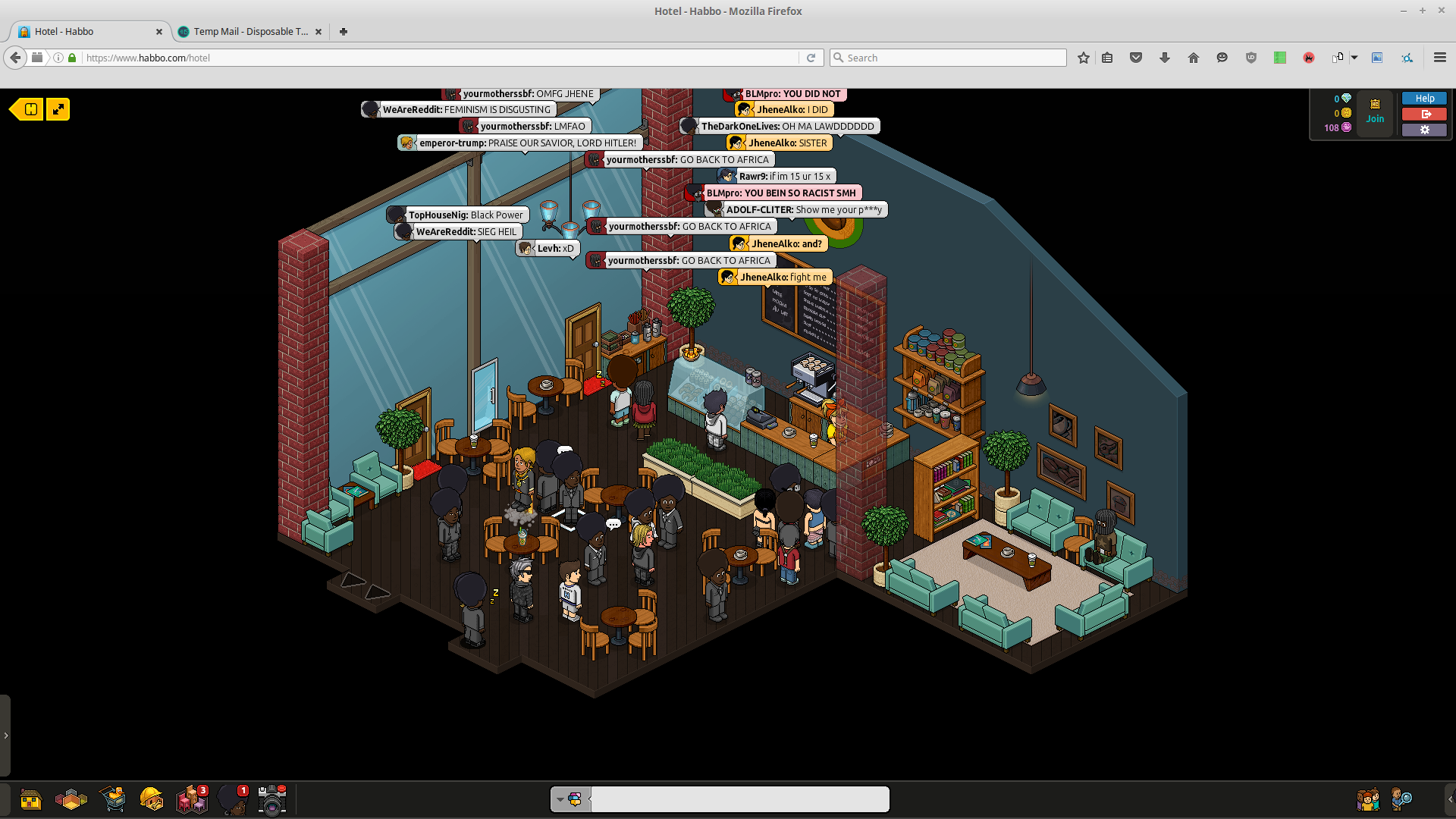Screen dimensions: 1456x819
Task: Join Habbo Club via the HC button
Action: coord(1375,111)
